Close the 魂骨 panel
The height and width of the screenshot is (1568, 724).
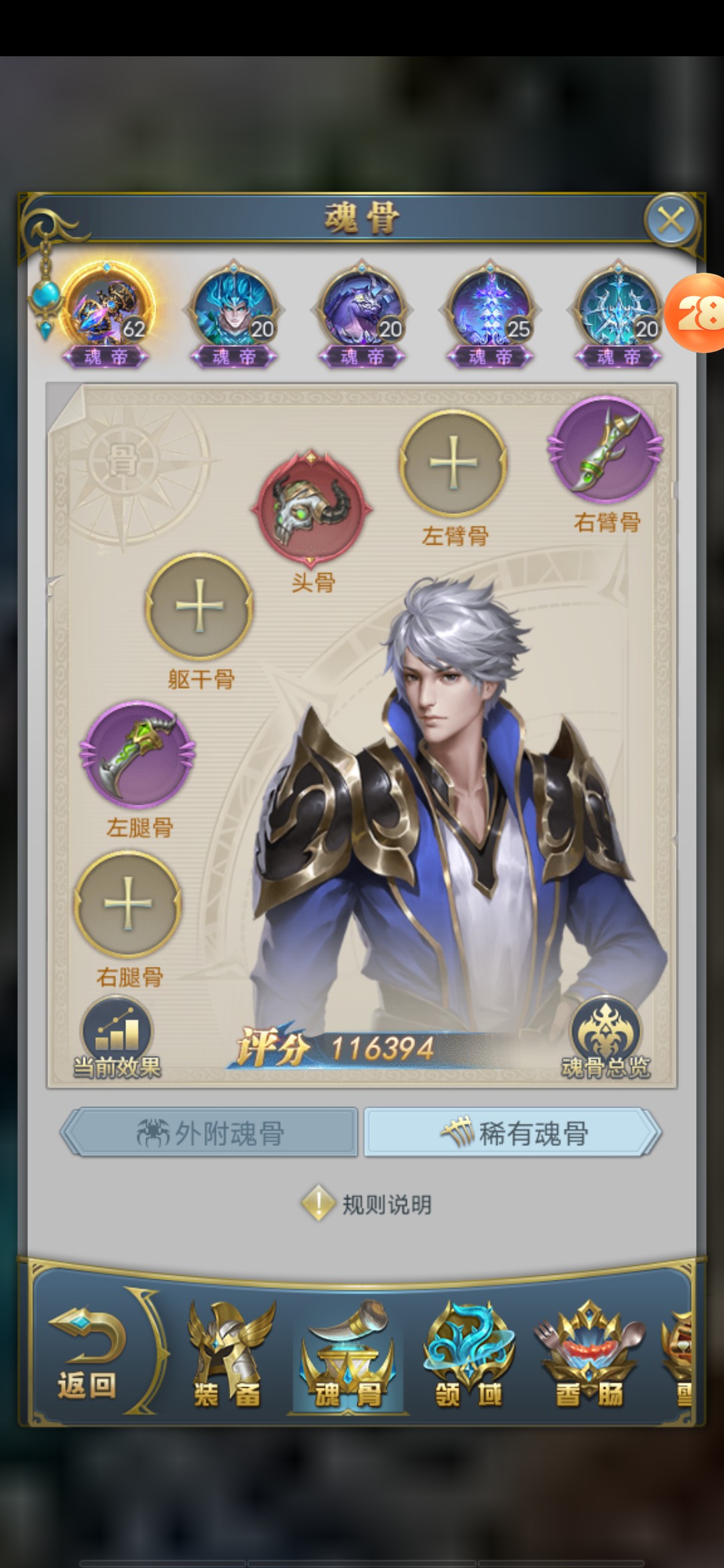pyautogui.click(x=671, y=220)
